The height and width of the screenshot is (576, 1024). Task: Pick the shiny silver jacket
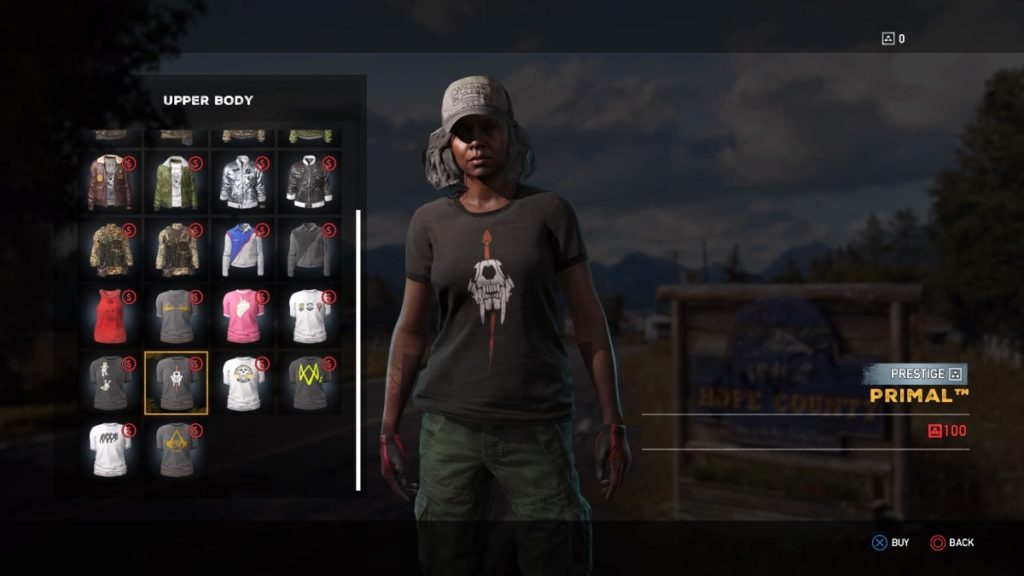pos(243,182)
